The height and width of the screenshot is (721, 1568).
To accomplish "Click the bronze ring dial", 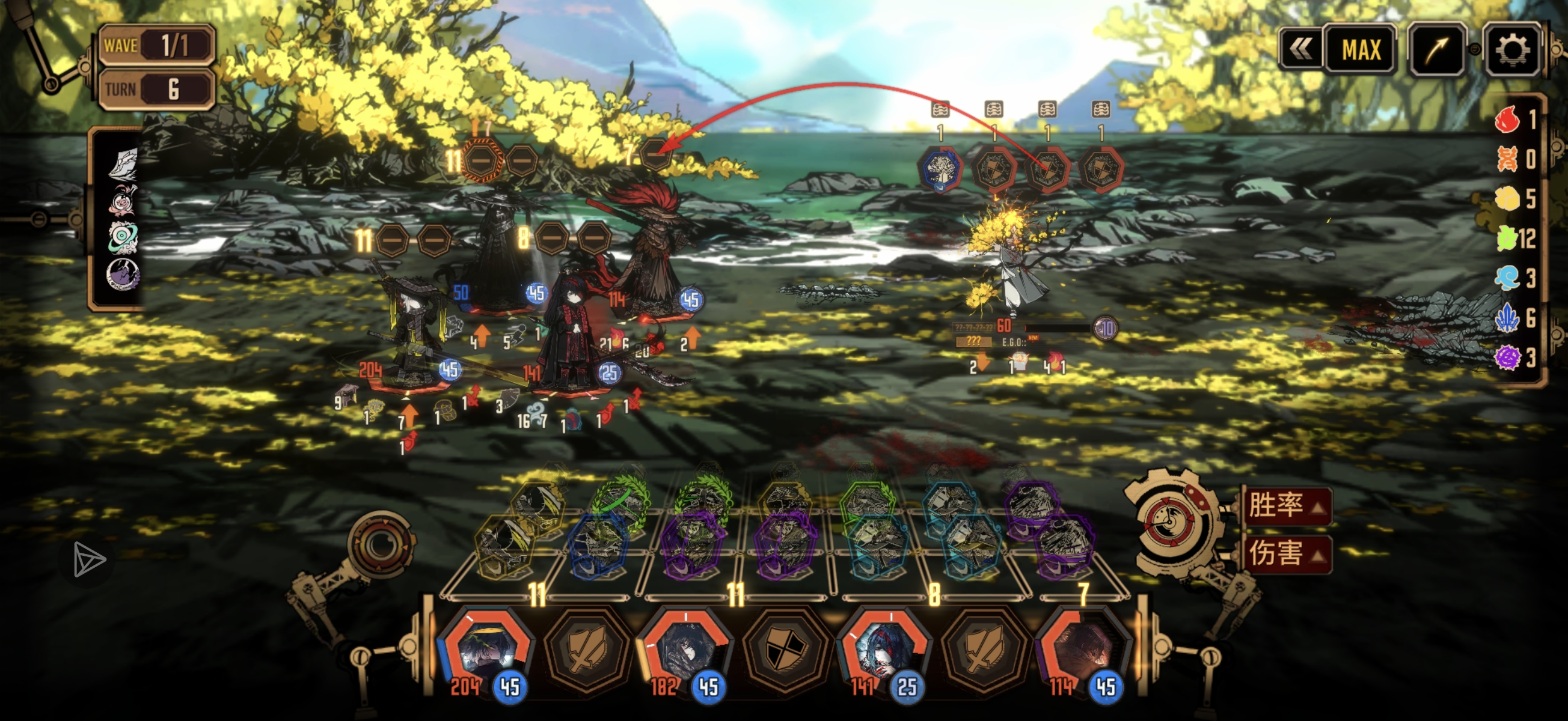I will point(382,543).
